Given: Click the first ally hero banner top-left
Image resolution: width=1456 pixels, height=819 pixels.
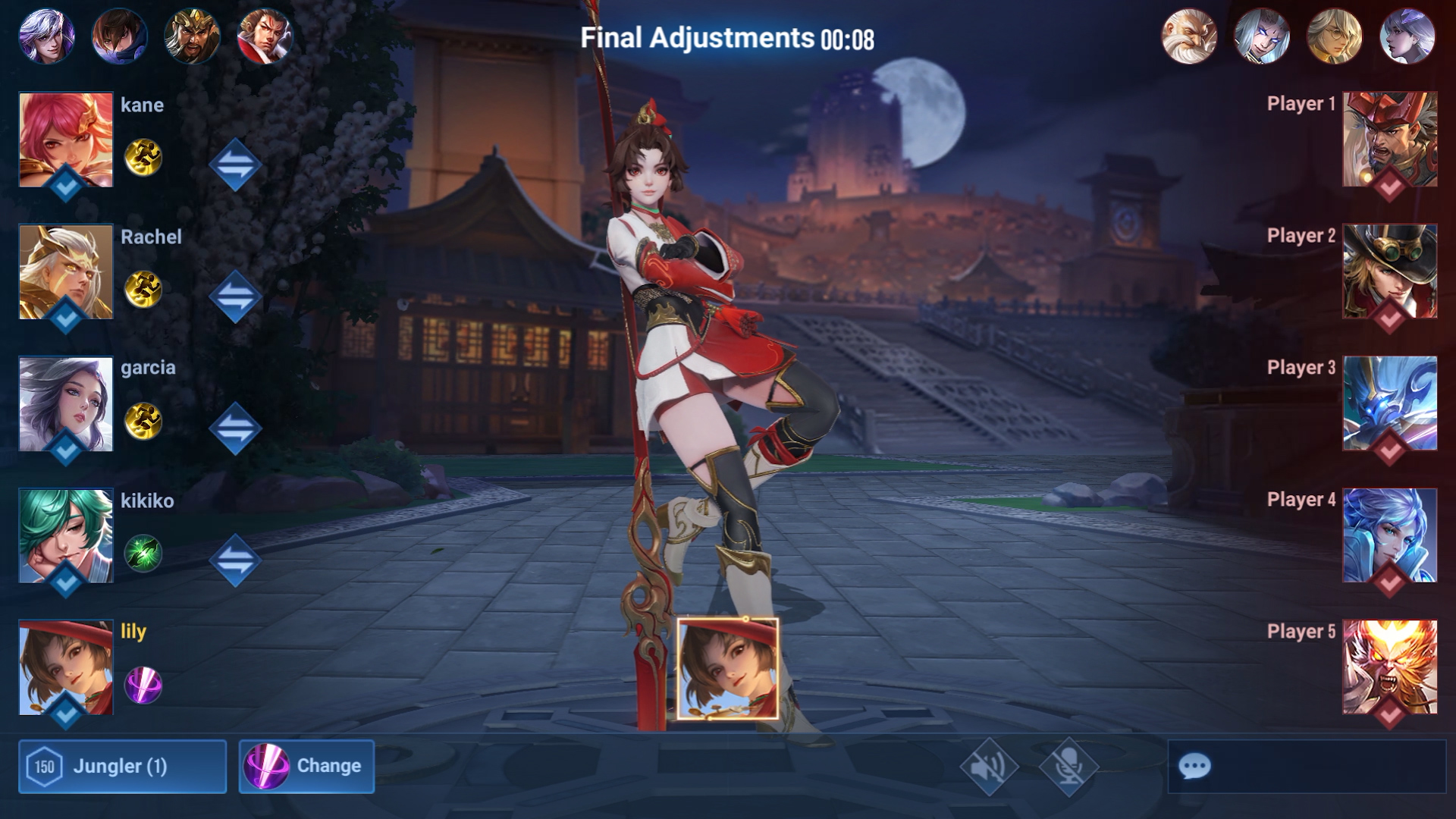Looking at the screenshot, I should [x=47, y=34].
